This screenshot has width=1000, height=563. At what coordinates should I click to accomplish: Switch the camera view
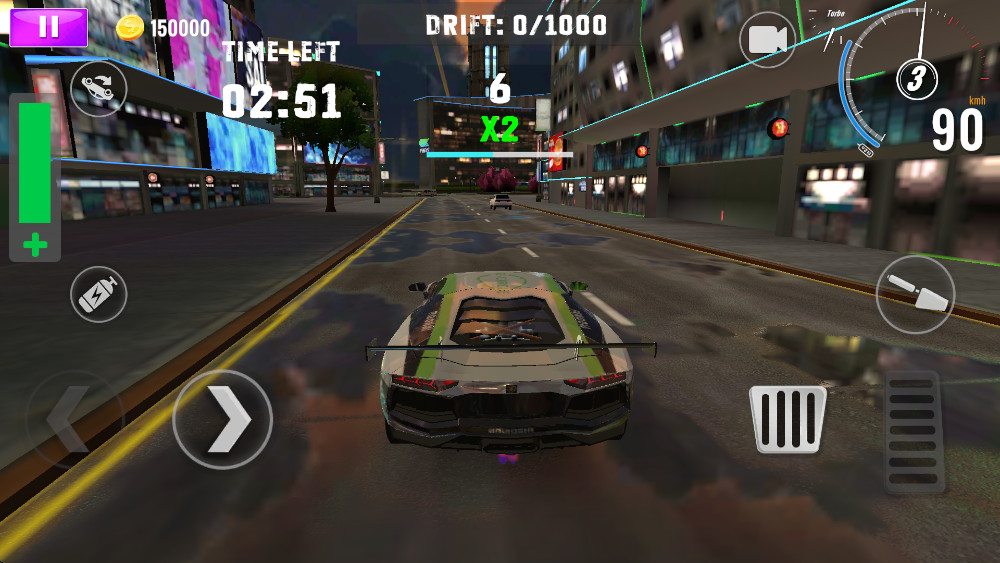click(x=767, y=40)
